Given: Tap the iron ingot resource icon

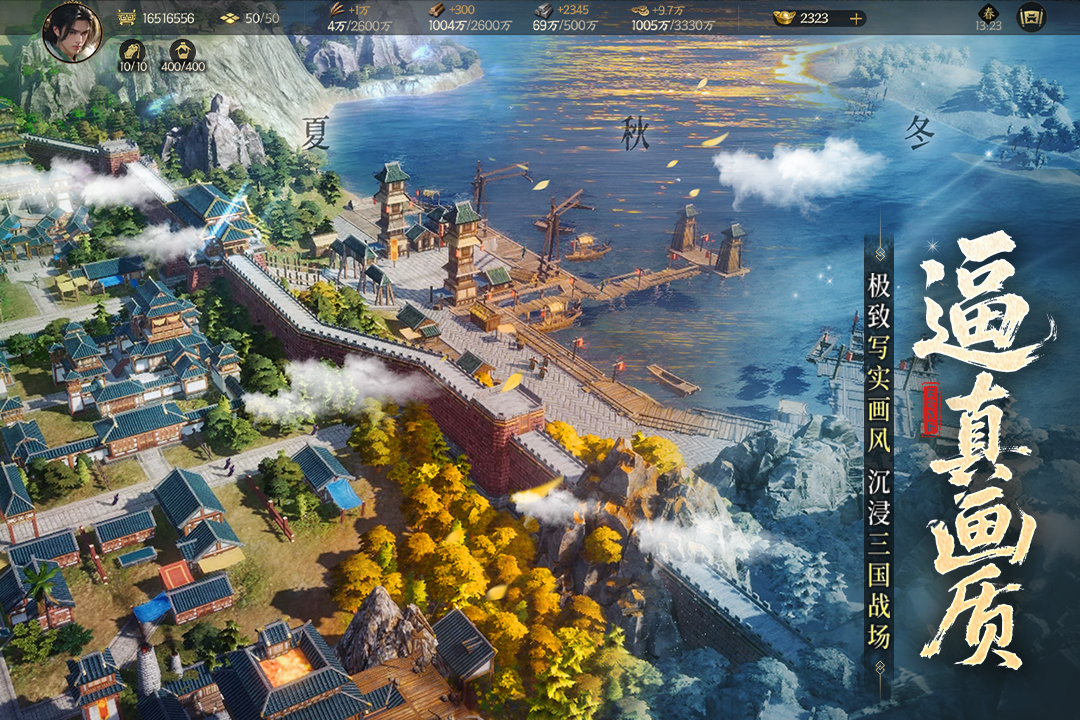Looking at the screenshot, I should [543, 10].
